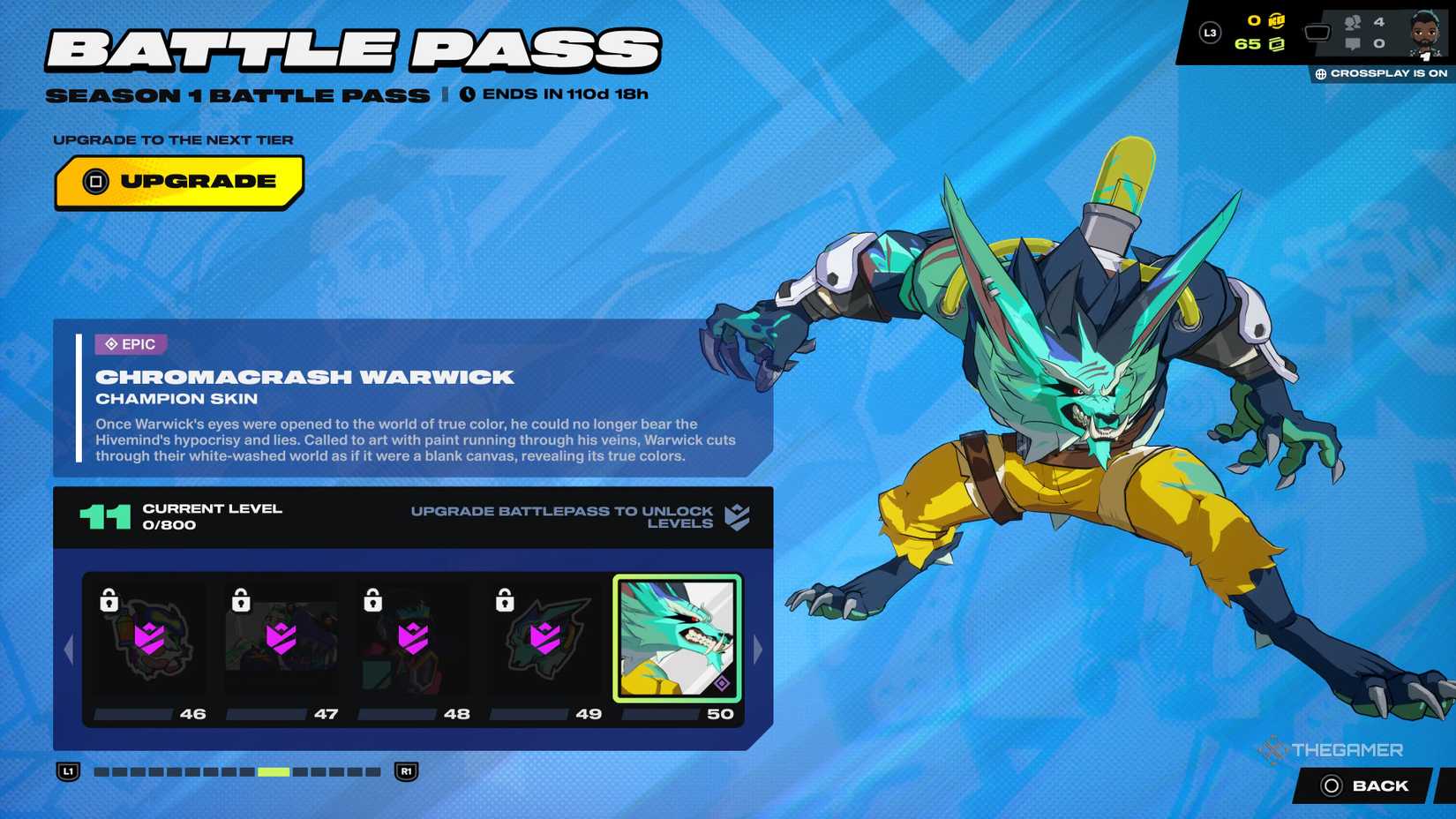Click the highlighted progress segment on the page slider
1456x819 pixels.
tap(272, 771)
